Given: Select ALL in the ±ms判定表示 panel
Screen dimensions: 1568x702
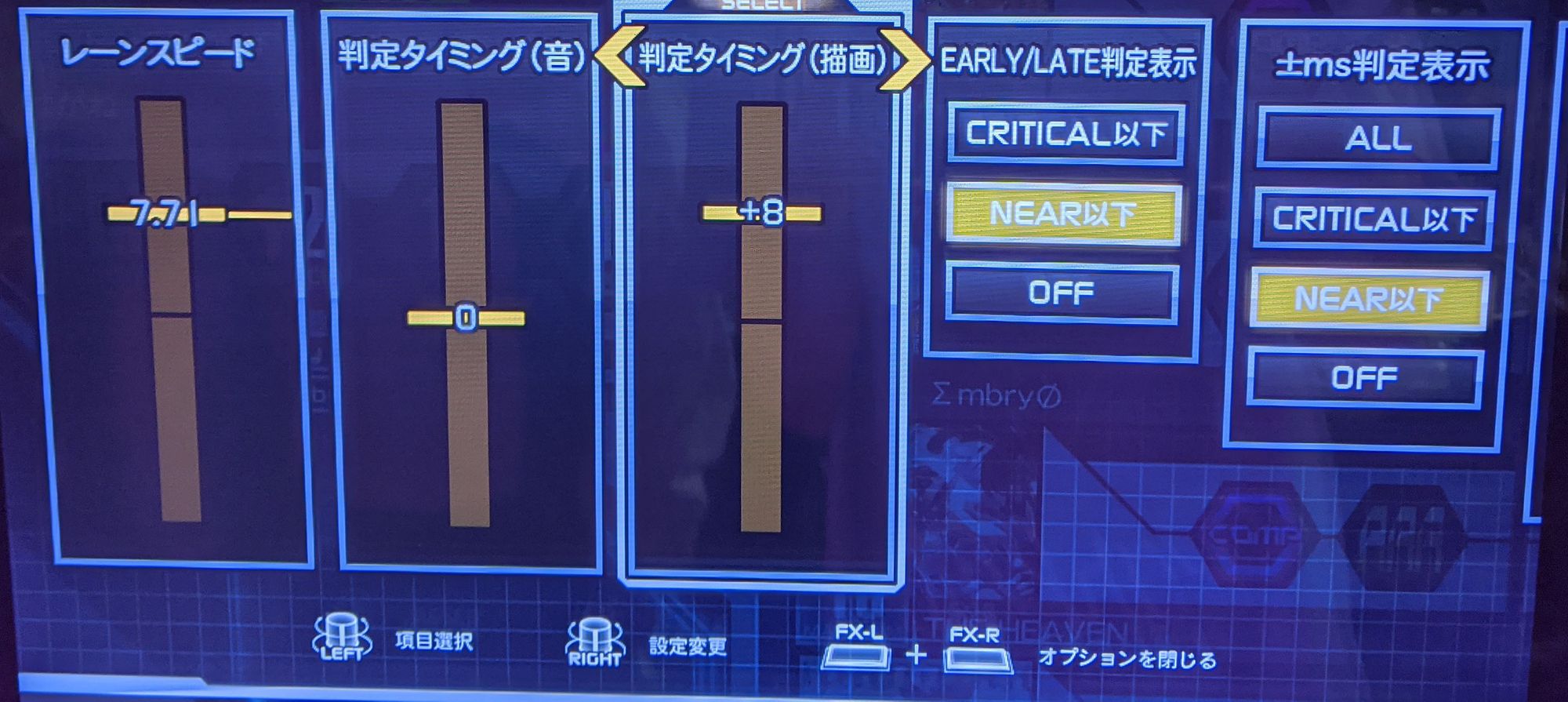Looking at the screenshot, I should (x=1376, y=139).
